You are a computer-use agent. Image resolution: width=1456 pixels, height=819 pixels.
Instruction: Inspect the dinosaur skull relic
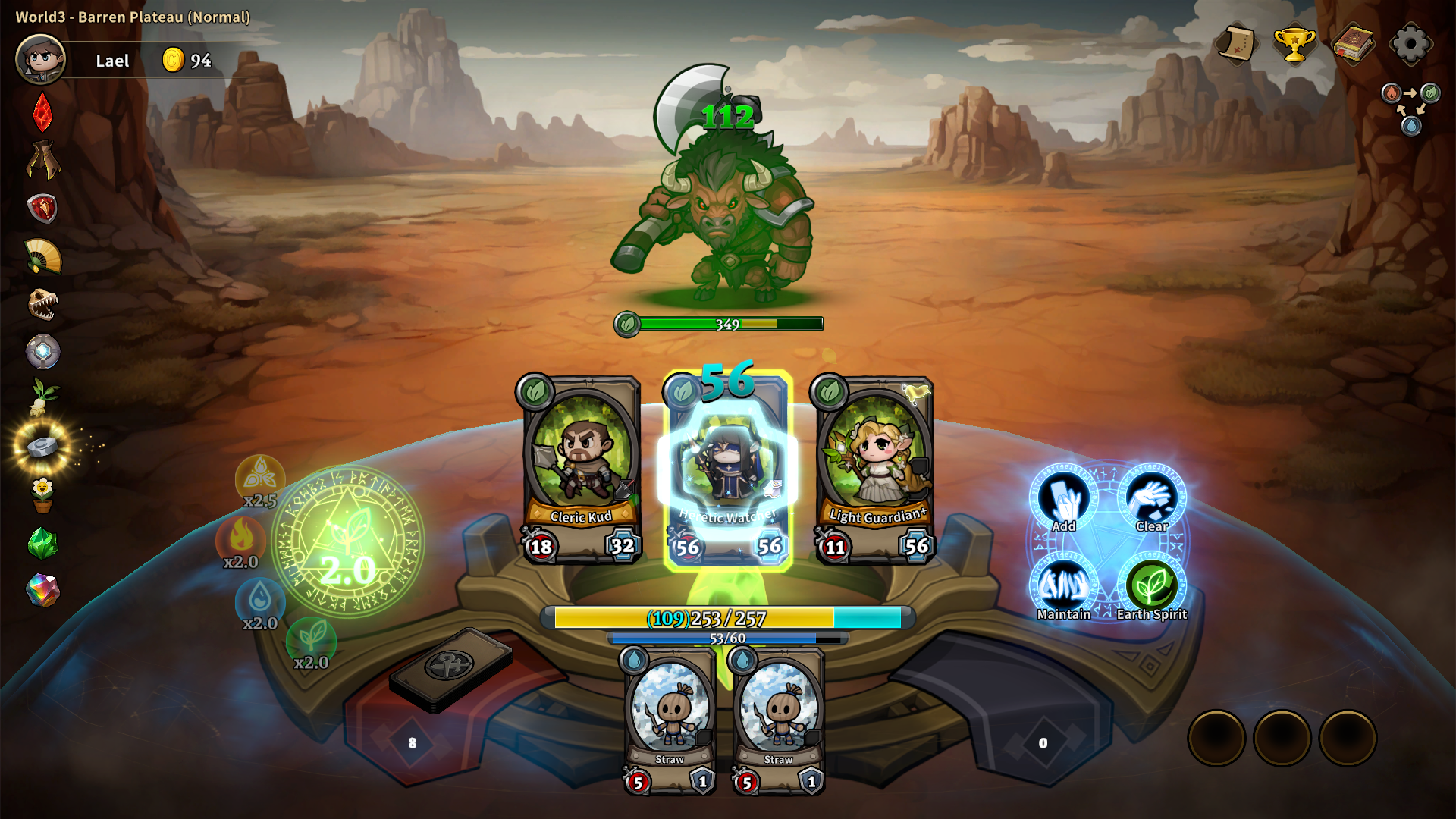[43, 304]
